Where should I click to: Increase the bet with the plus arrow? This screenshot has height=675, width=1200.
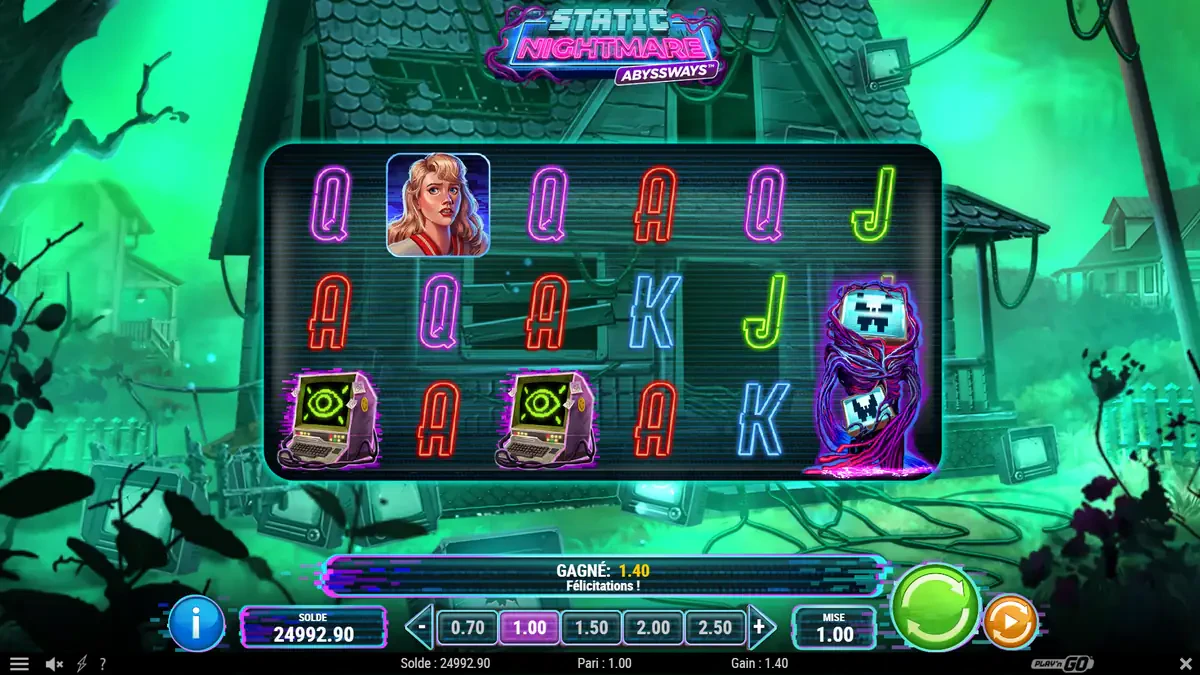[x=761, y=628]
